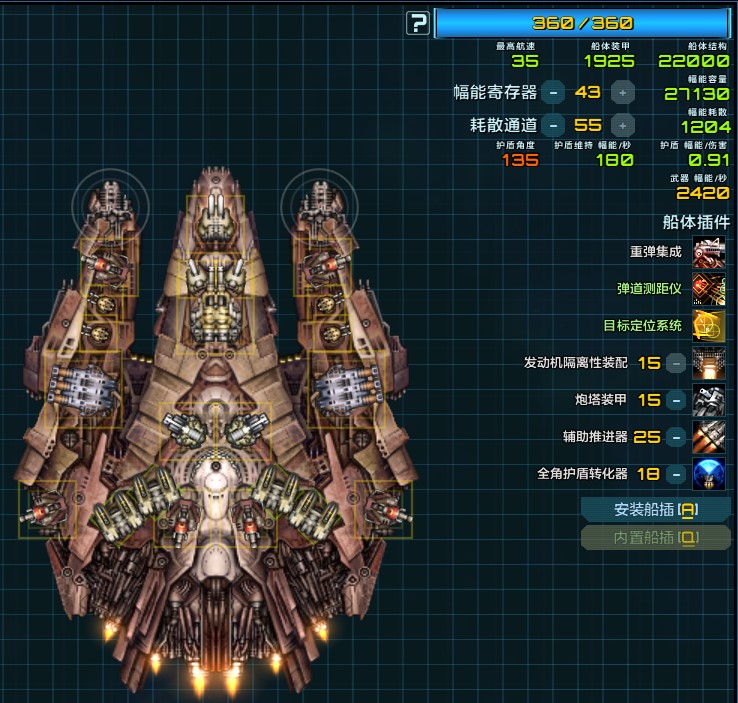
Task: Select the 炮塔装甲 hullmod icon
Action: tap(709, 400)
